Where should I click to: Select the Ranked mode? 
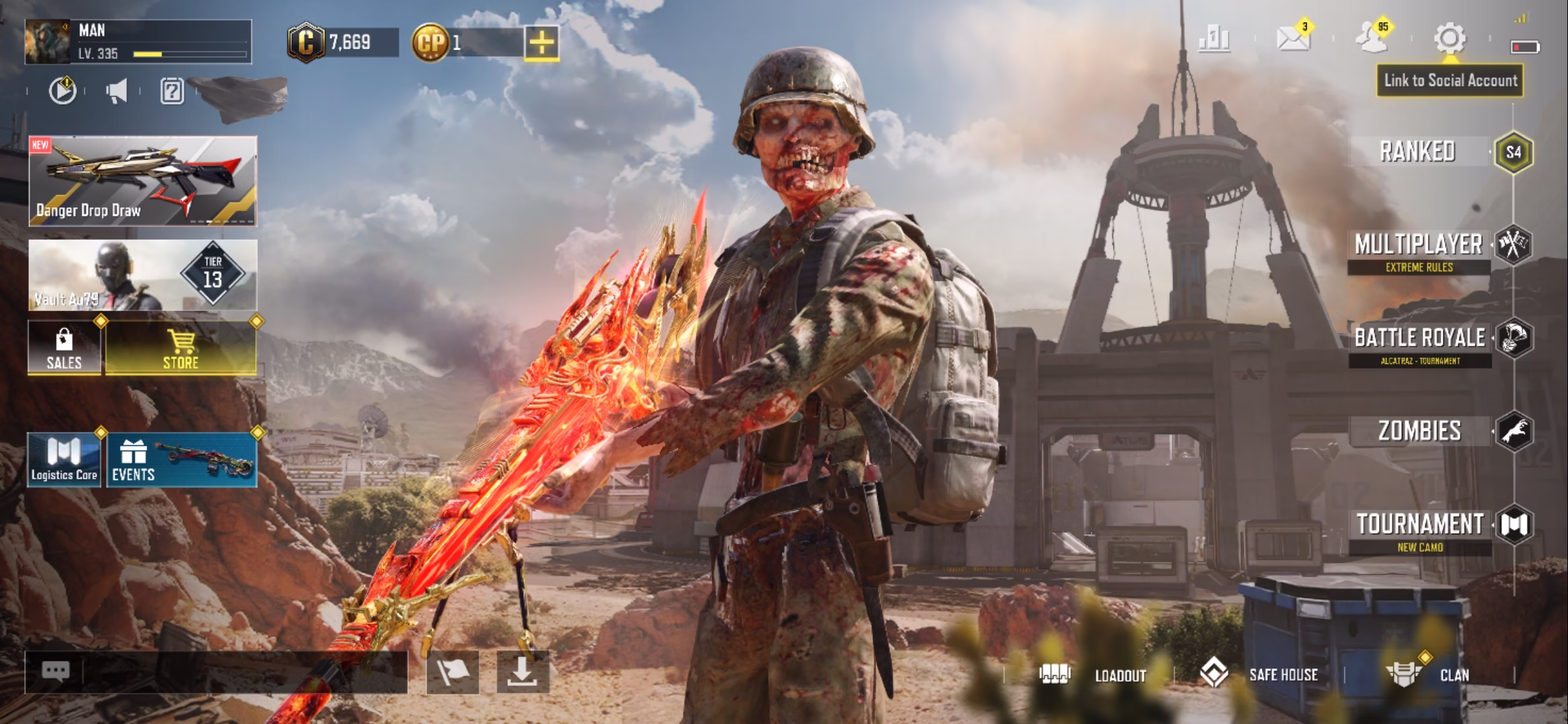pos(1418,152)
